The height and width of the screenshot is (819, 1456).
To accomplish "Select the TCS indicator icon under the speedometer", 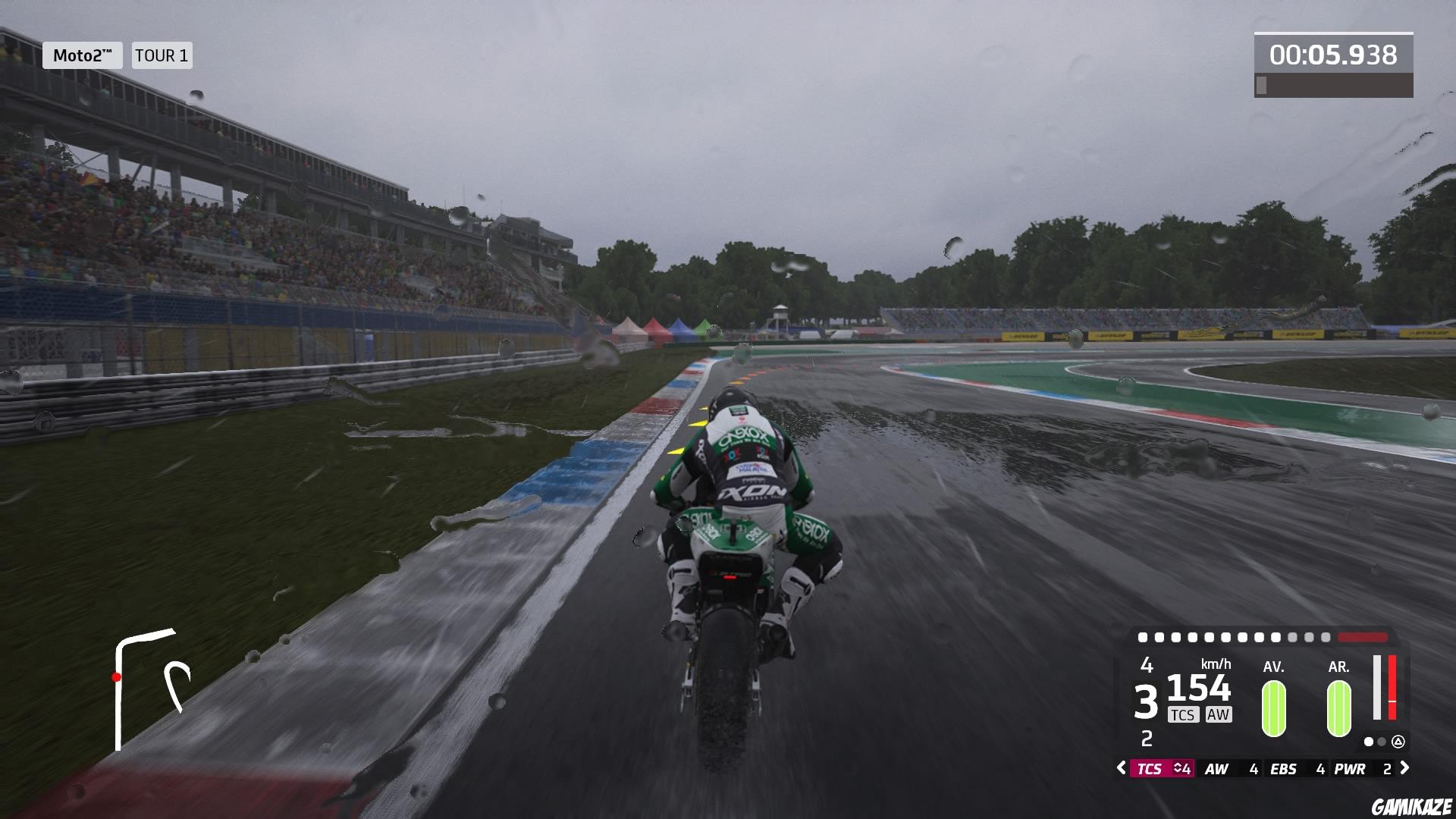I will (1184, 714).
